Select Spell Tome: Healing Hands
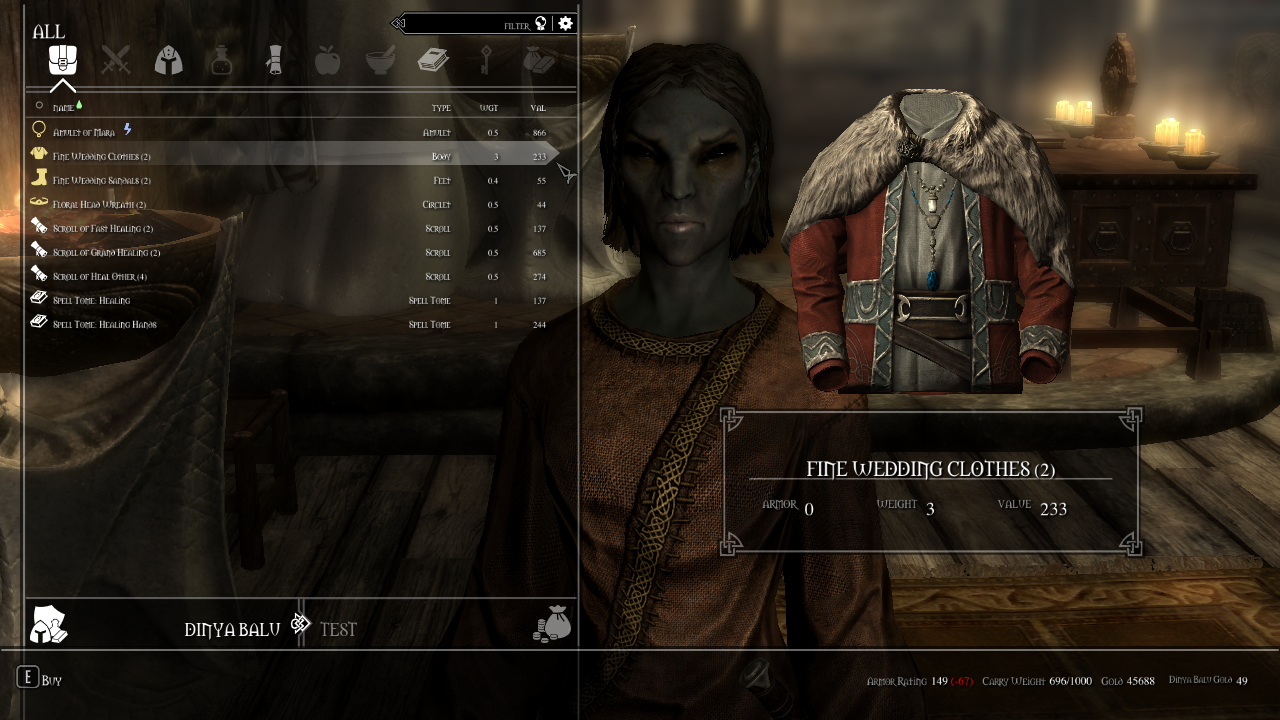Viewport: 1280px width, 720px height. click(104, 324)
